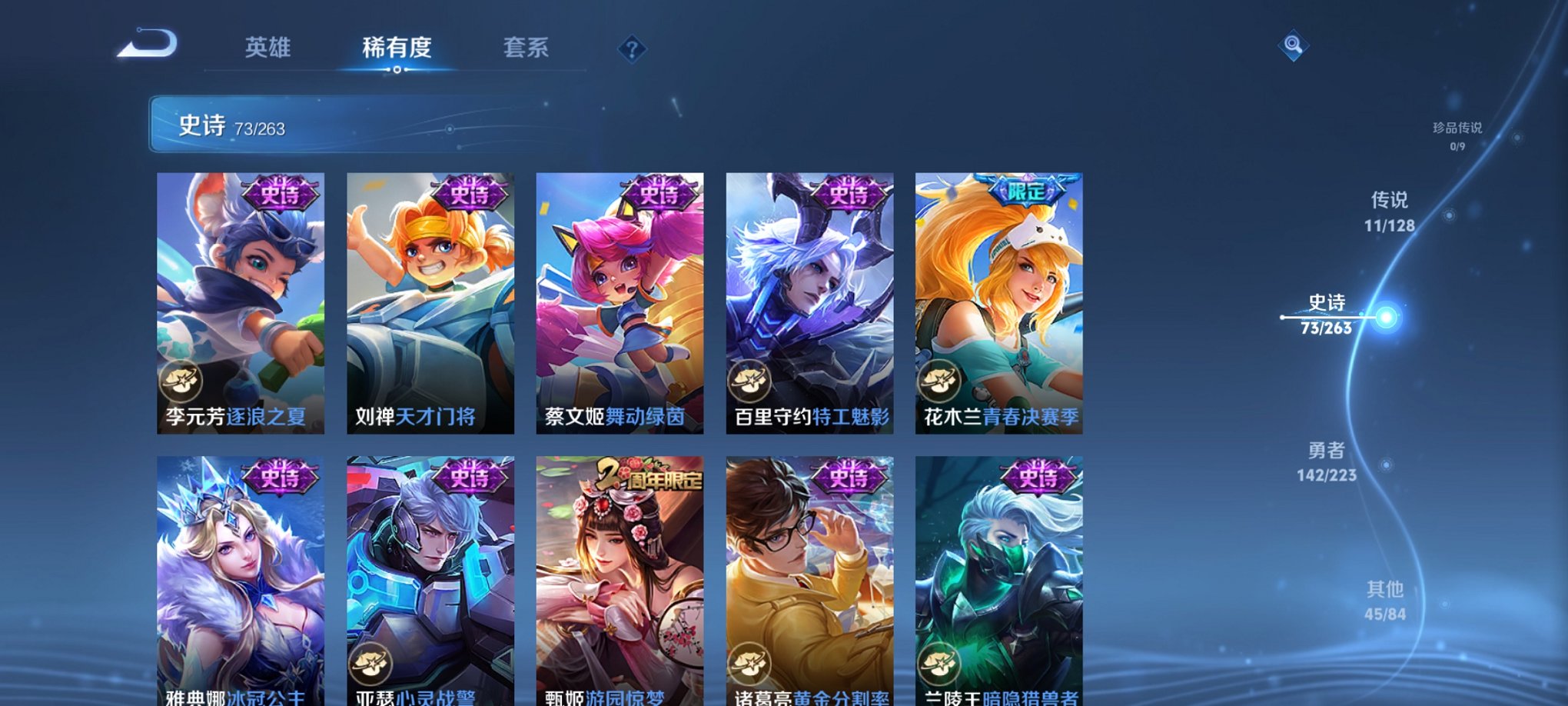Click the 史诗 badge on 百里守约 card
Viewport: 1568px width, 706px height.
[849, 195]
